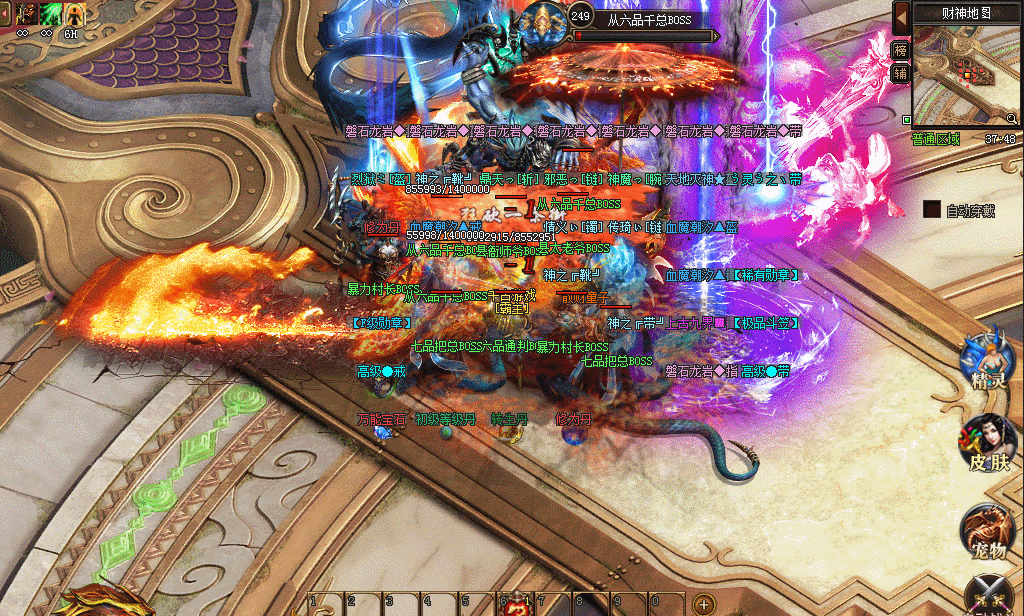Toggle the small green minimap indicator button
The image size is (1024, 616).
coord(905,118)
